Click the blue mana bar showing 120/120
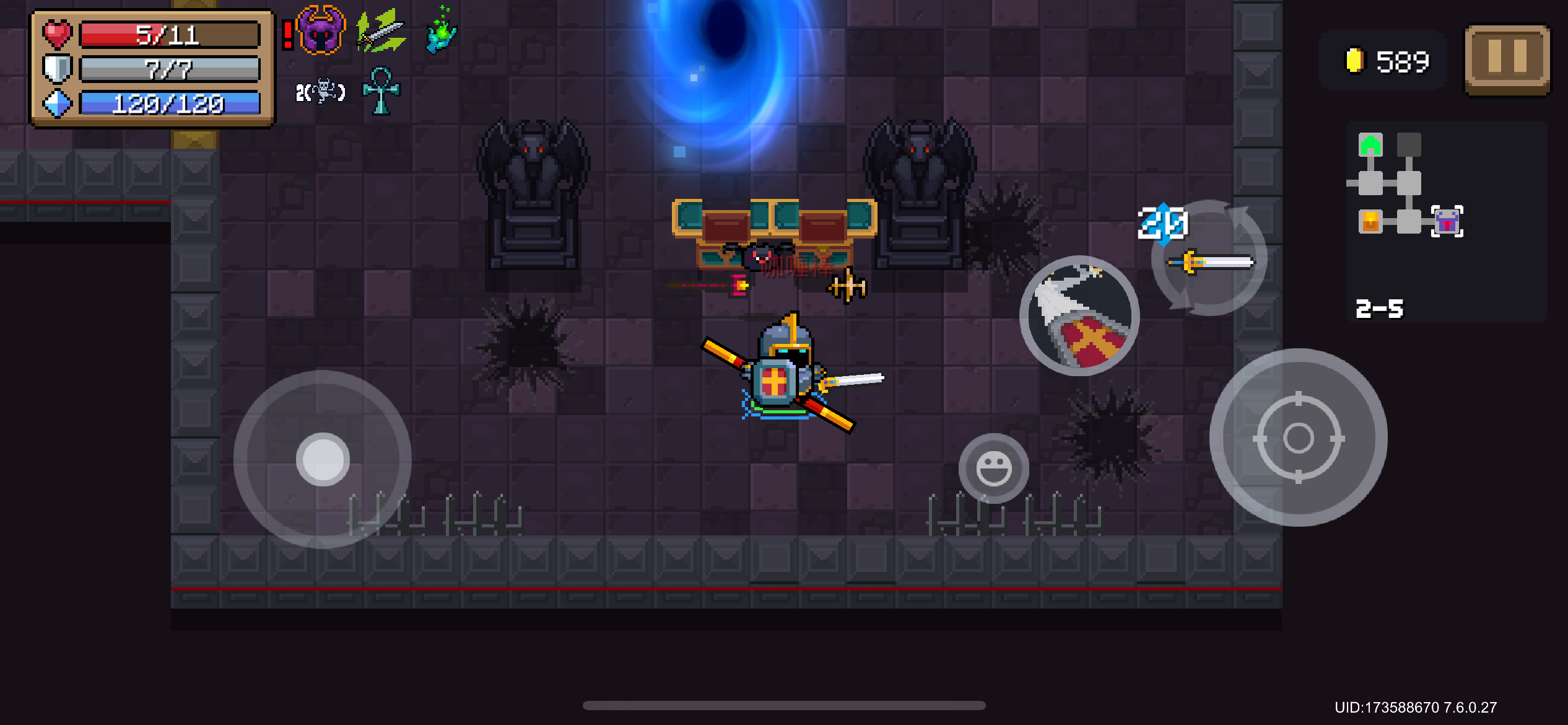1568x725 pixels. pos(167,104)
